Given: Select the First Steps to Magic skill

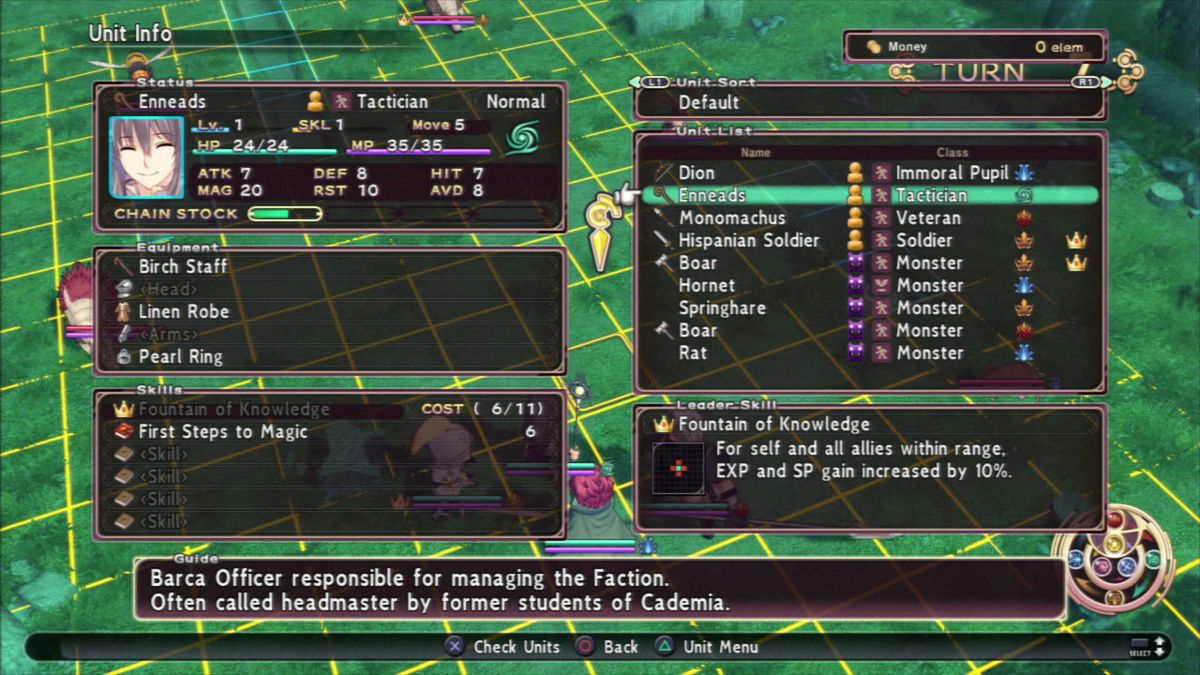Looking at the screenshot, I should pos(223,432).
